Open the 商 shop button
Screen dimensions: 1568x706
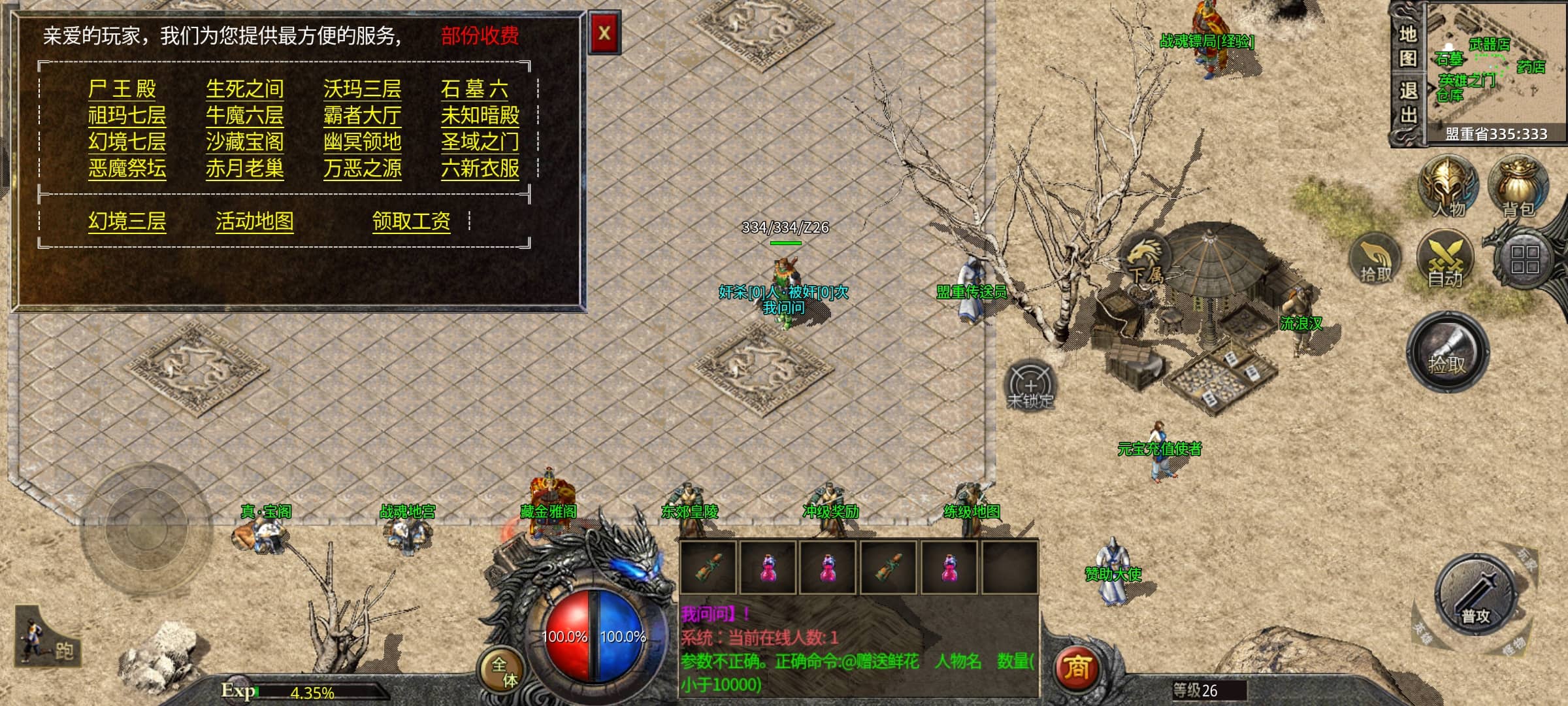click(x=1077, y=667)
